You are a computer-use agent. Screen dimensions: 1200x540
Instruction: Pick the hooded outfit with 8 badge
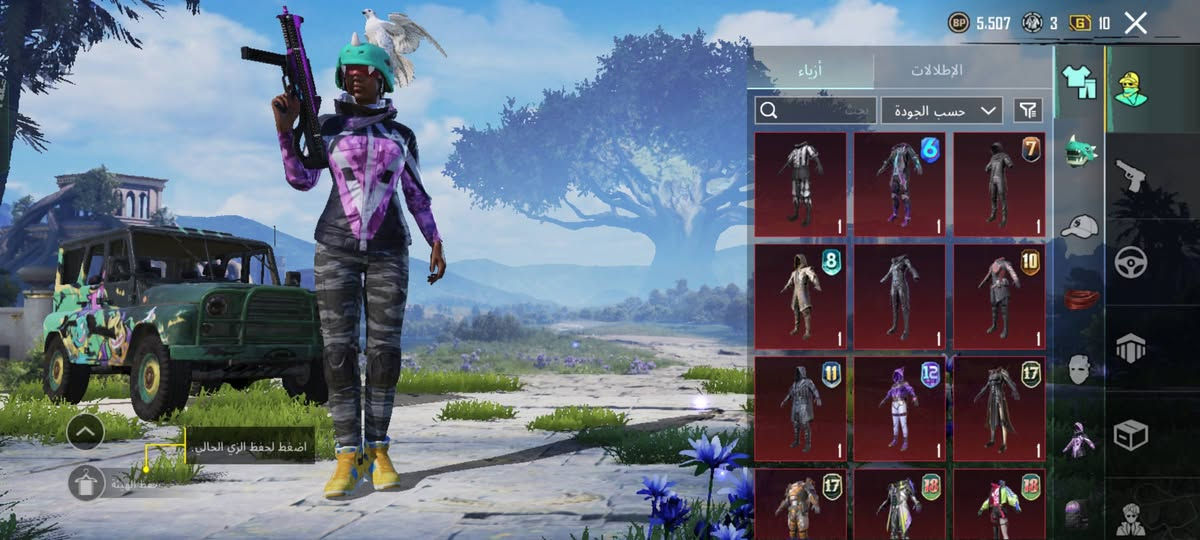[x=800, y=292]
